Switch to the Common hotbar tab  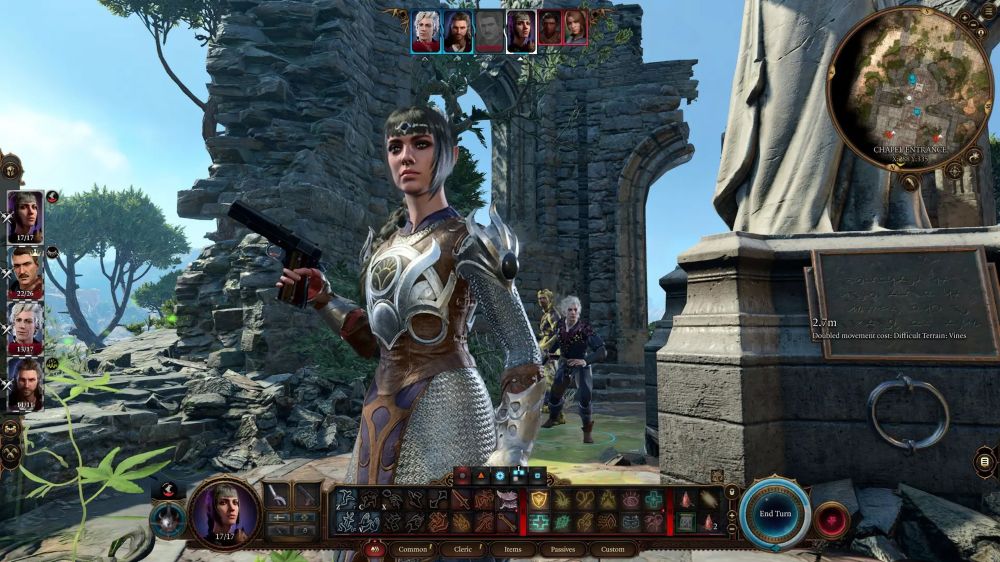(412, 549)
